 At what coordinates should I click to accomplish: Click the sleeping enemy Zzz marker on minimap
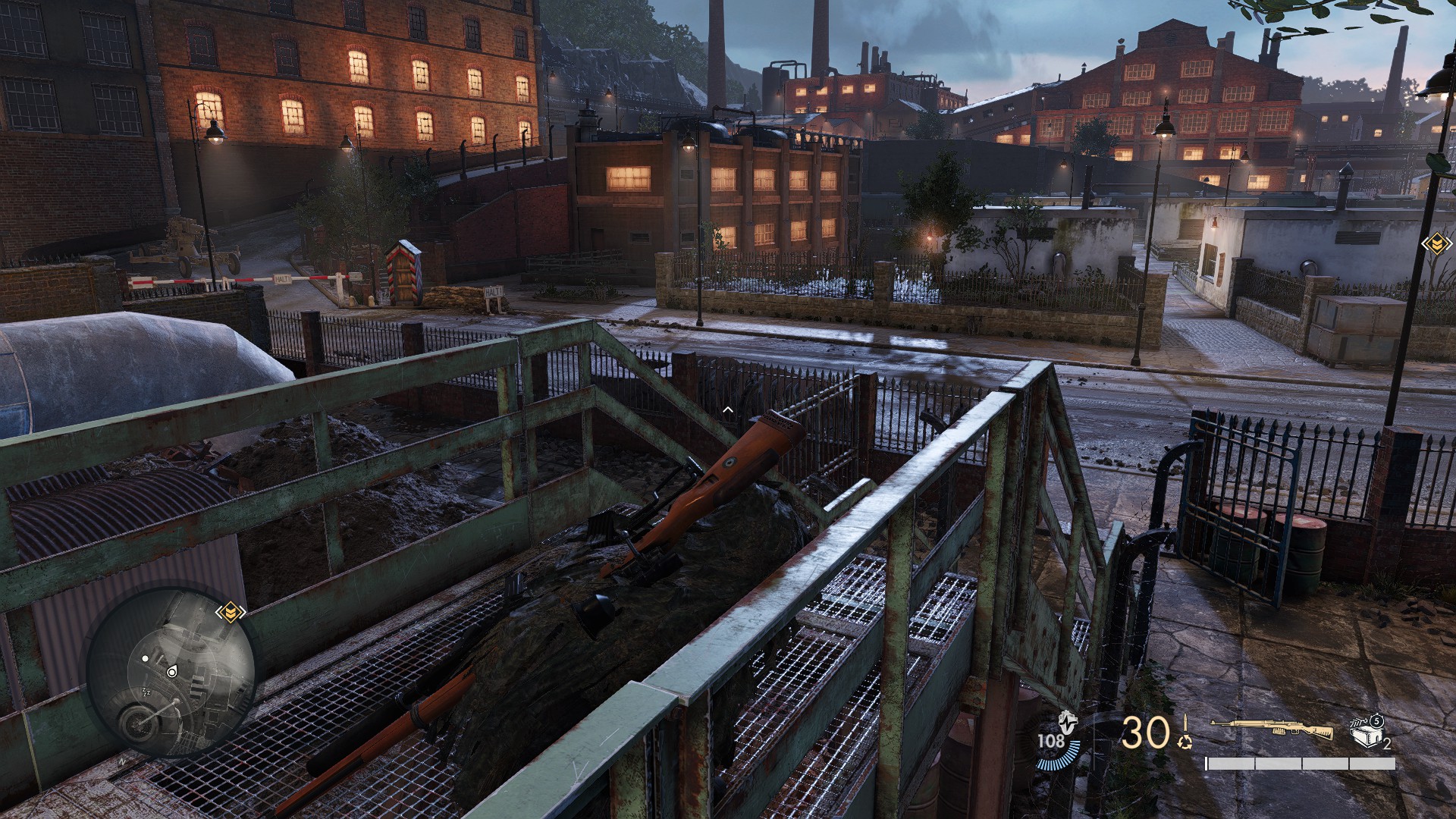(146, 690)
